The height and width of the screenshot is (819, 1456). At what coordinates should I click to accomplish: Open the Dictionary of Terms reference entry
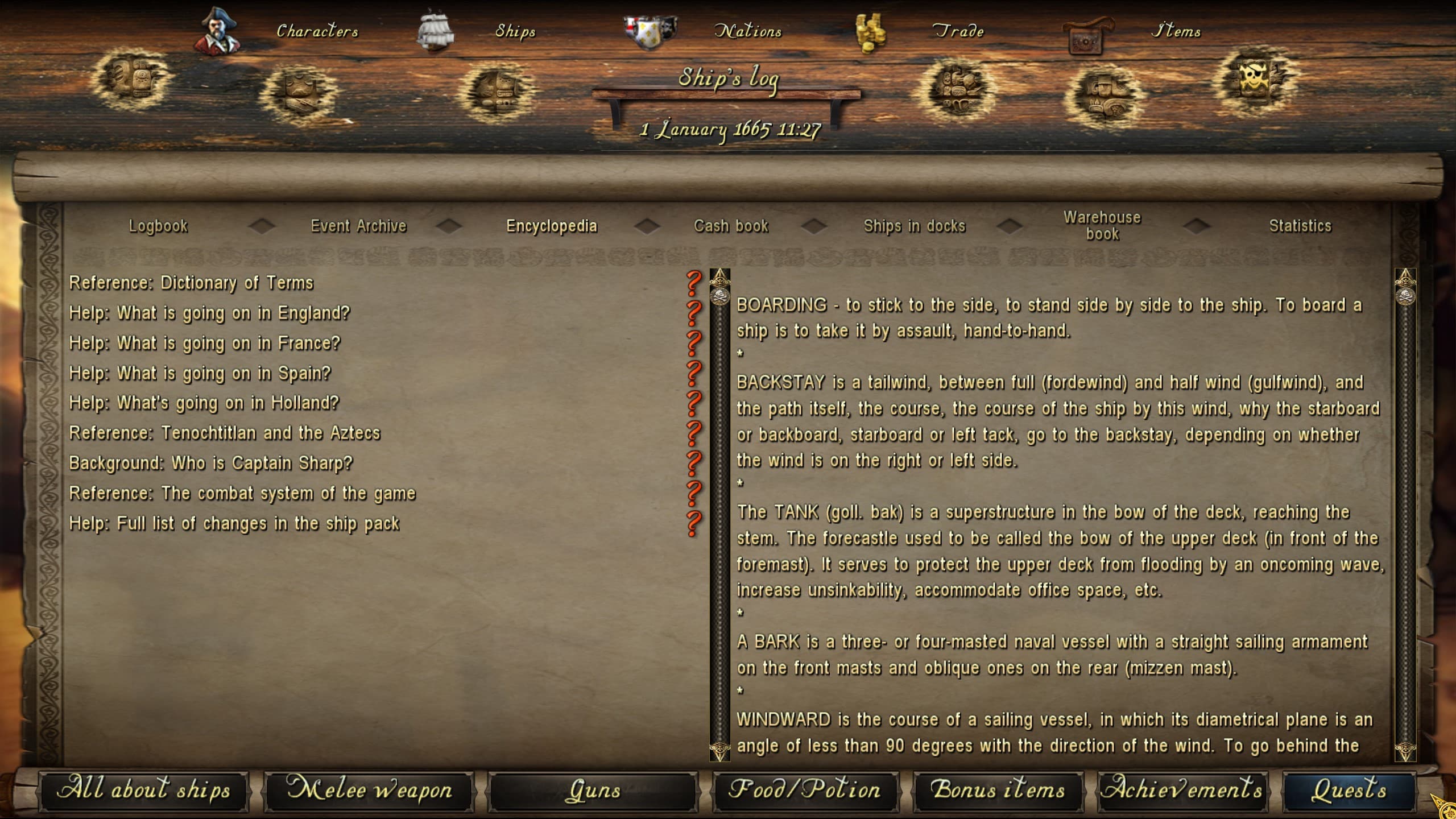click(x=191, y=283)
